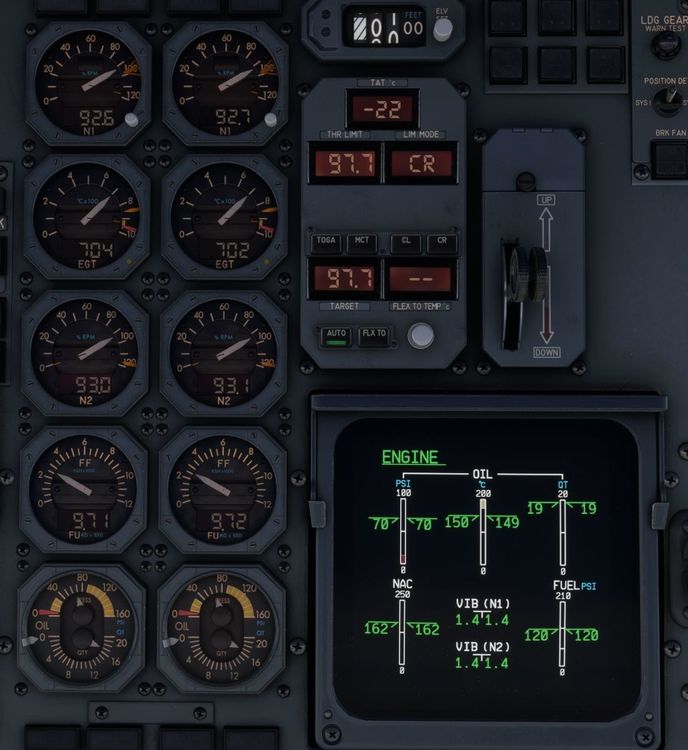The height and width of the screenshot is (750, 688).
Task: Click the flex temperature knob beside FLX TO
Action: coord(422,336)
